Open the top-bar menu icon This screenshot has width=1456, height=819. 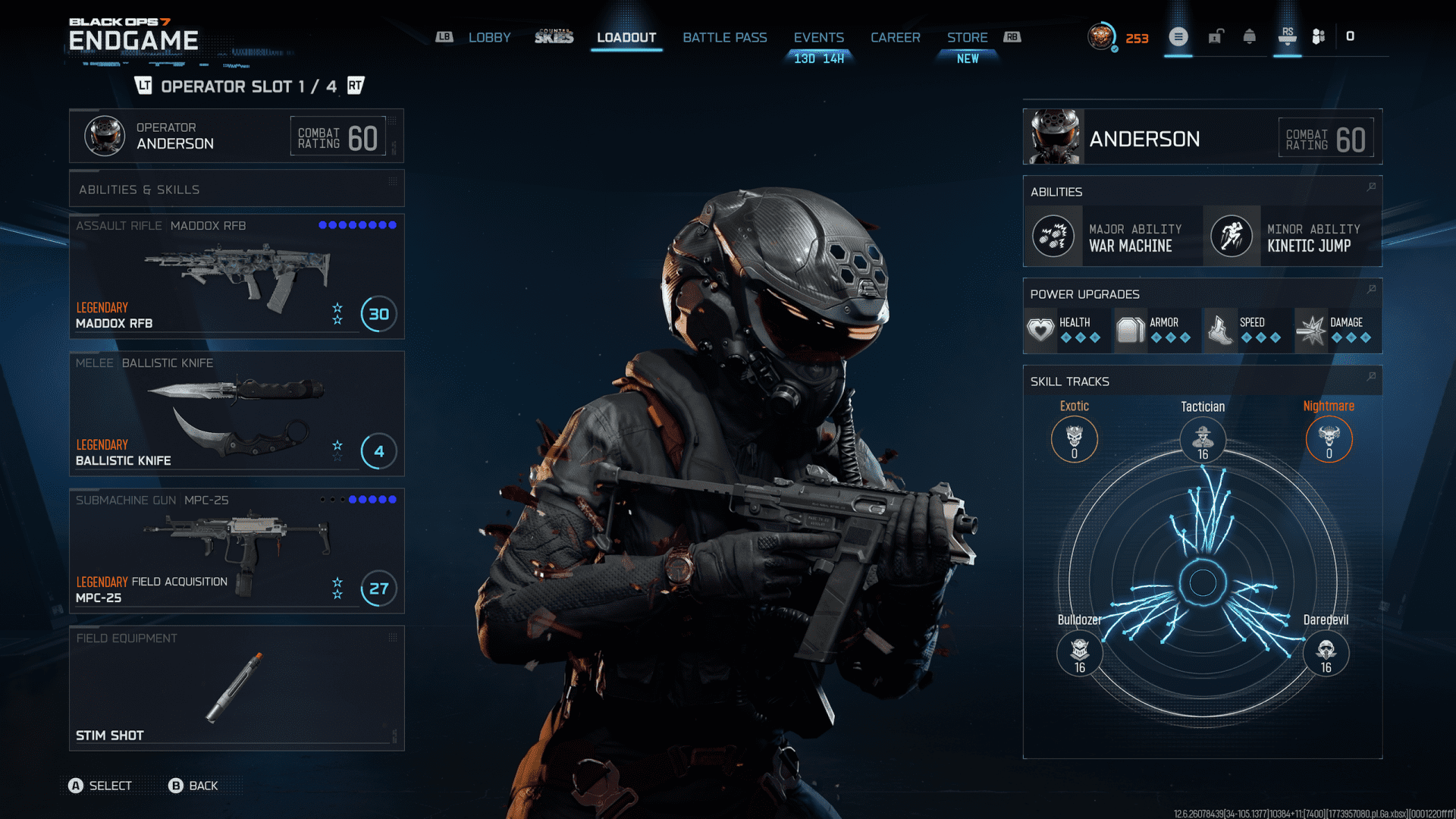(1178, 36)
